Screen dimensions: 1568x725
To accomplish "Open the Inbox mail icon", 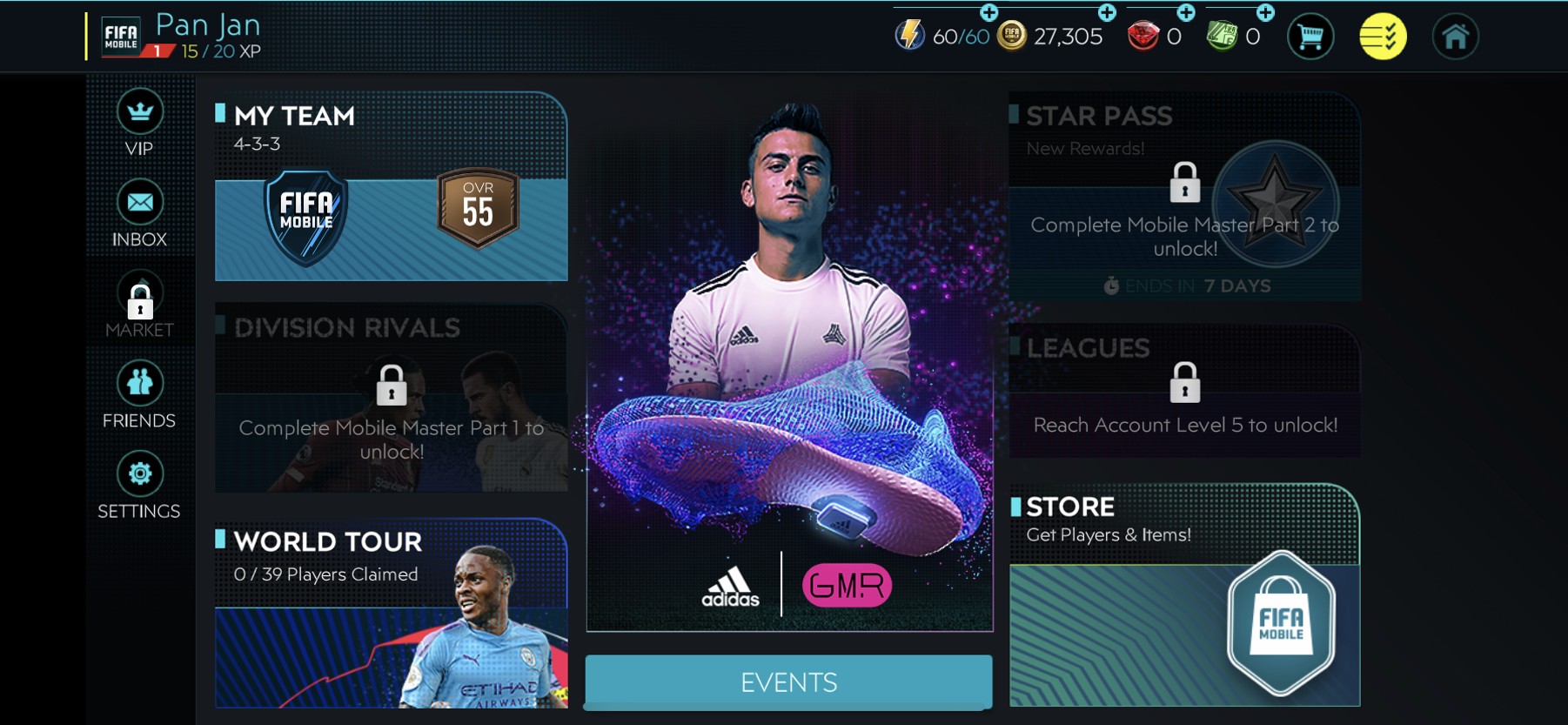I will tap(139, 204).
